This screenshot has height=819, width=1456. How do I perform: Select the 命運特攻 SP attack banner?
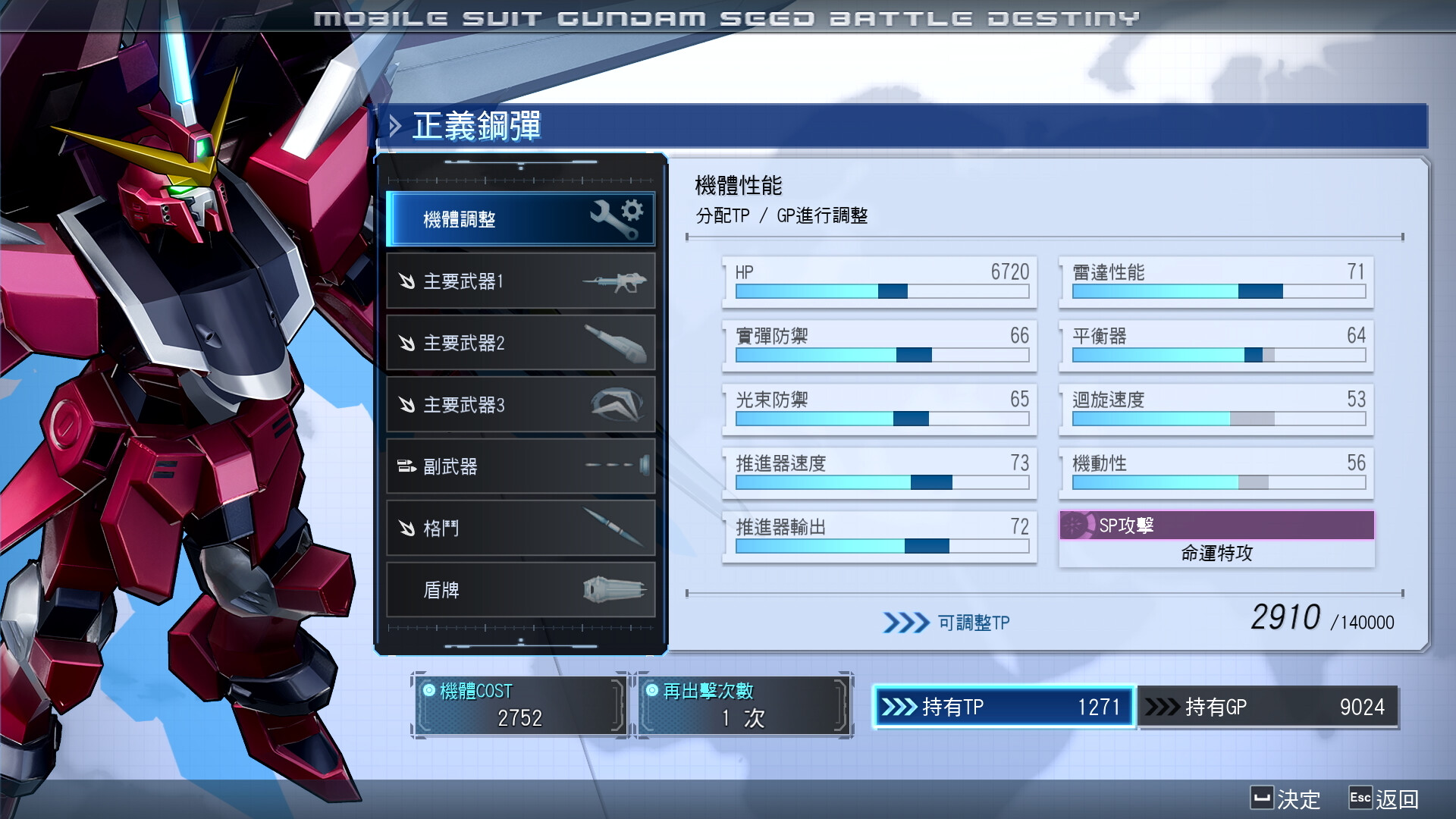(1216, 554)
